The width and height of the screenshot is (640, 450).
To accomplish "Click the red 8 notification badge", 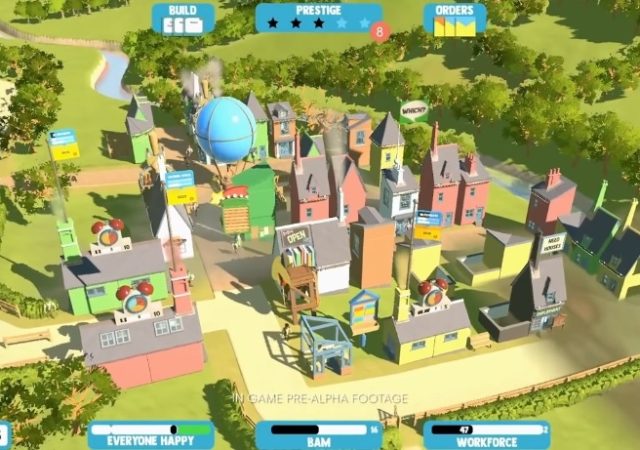I will point(378,31).
